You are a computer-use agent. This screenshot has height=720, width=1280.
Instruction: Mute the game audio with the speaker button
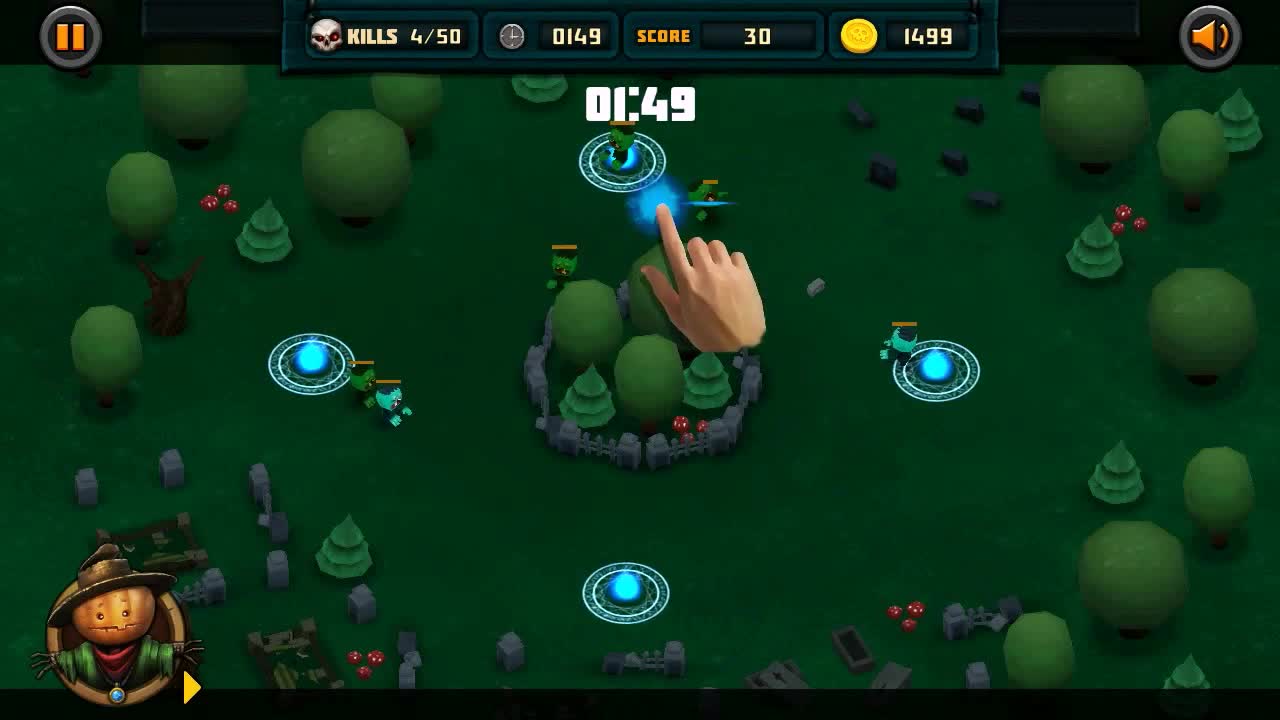click(1209, 38)
